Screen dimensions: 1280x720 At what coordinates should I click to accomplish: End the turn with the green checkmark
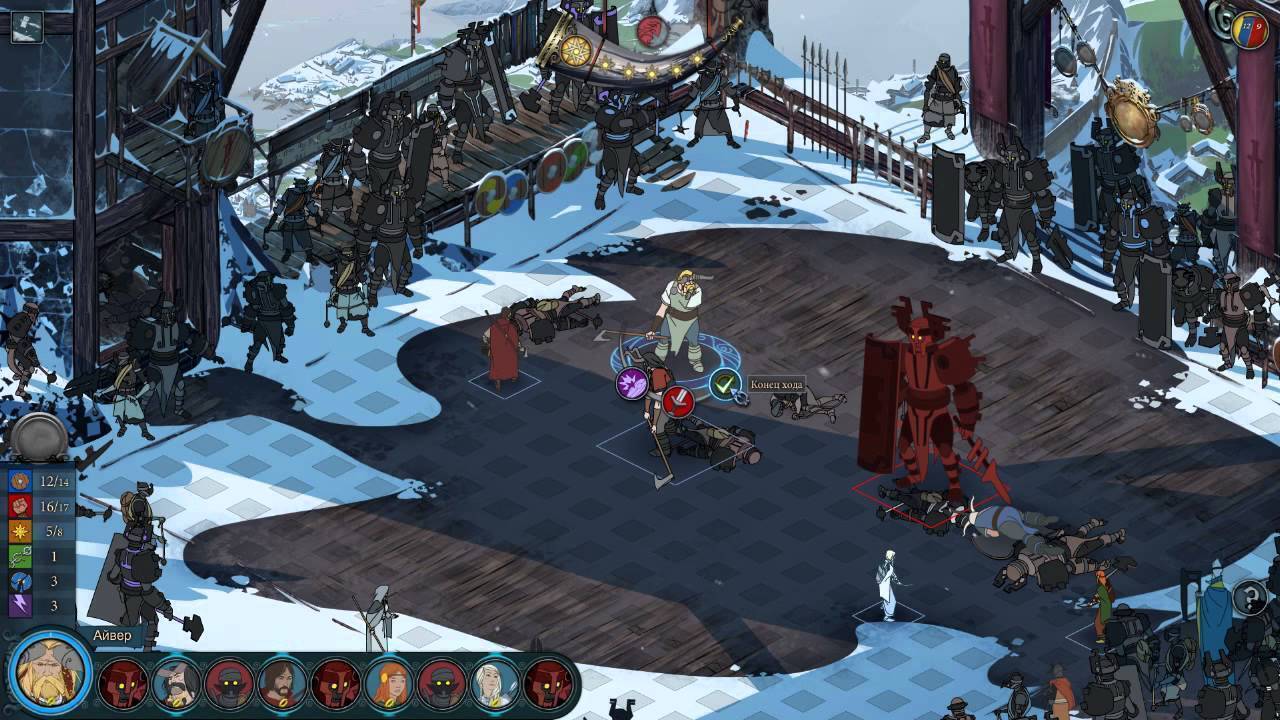tap(725, 383)
